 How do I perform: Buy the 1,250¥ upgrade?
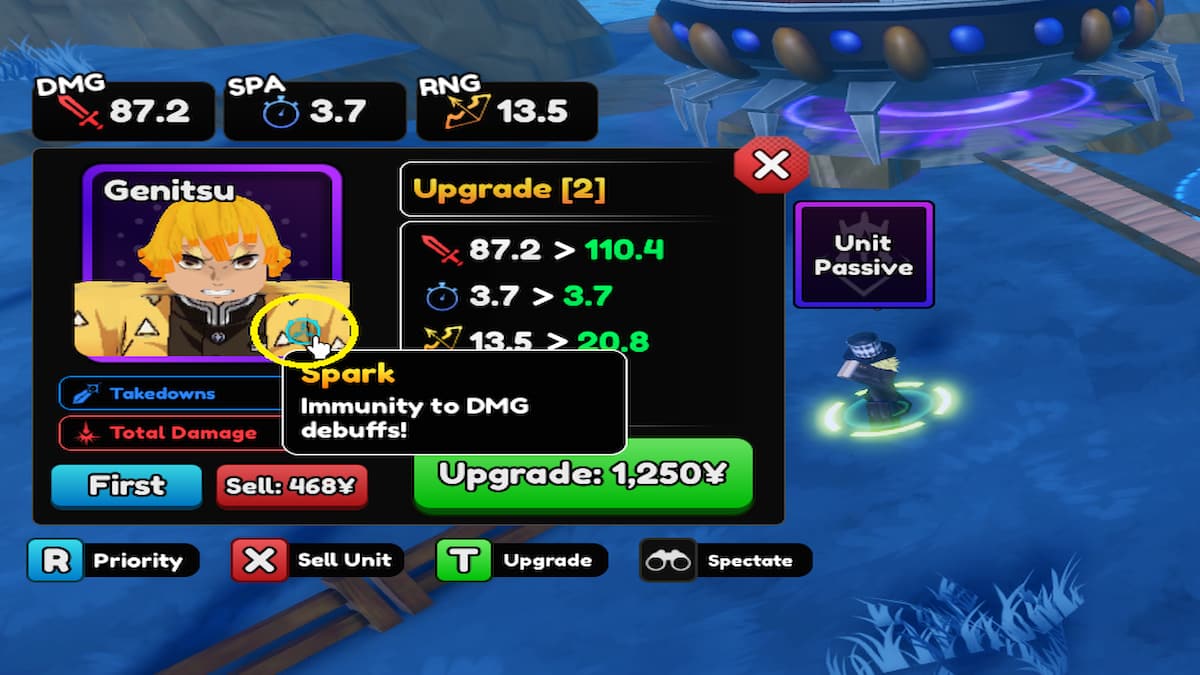583,474
